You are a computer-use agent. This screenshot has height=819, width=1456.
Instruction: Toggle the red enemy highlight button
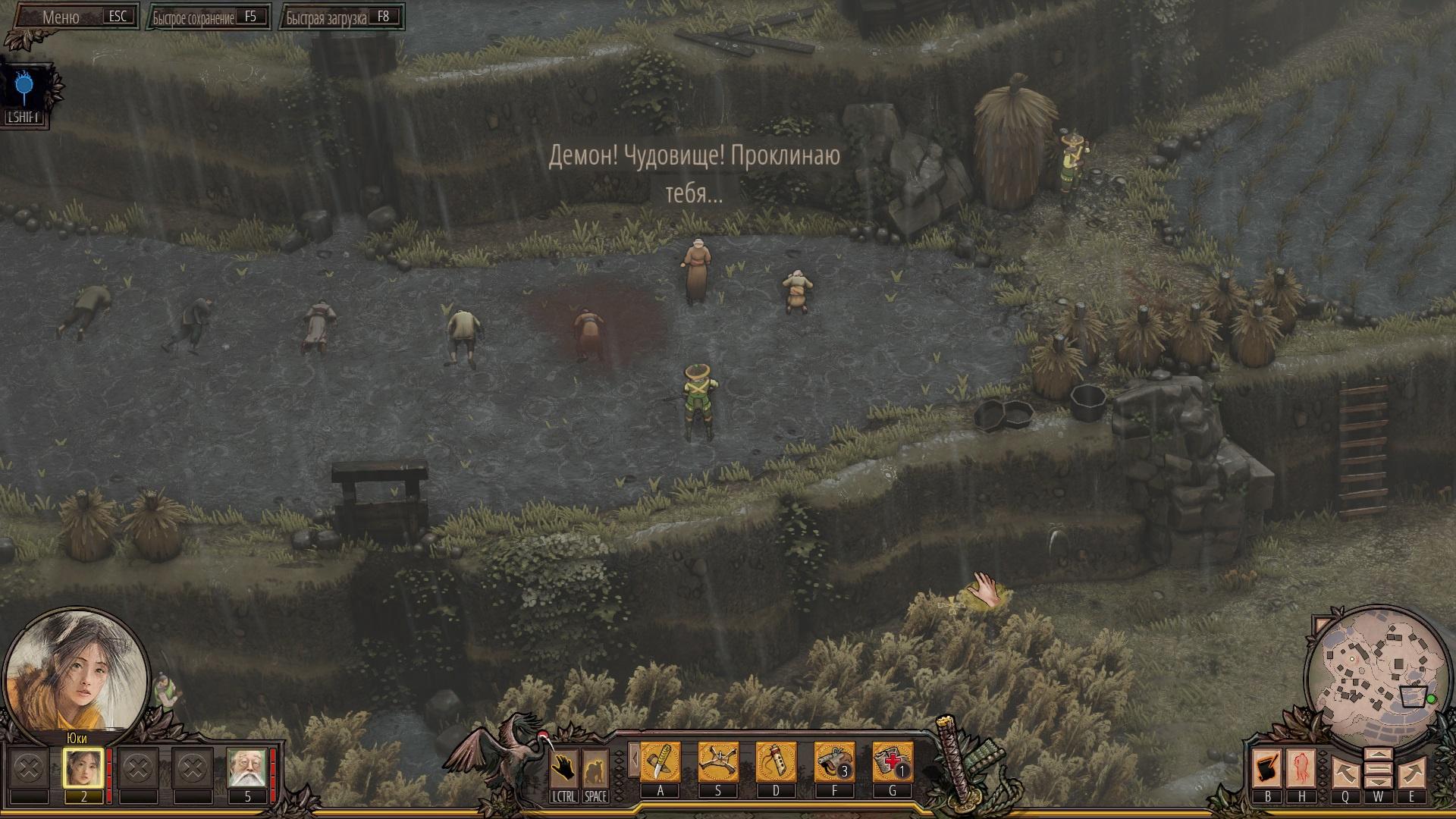click(x=1301, y=769)
